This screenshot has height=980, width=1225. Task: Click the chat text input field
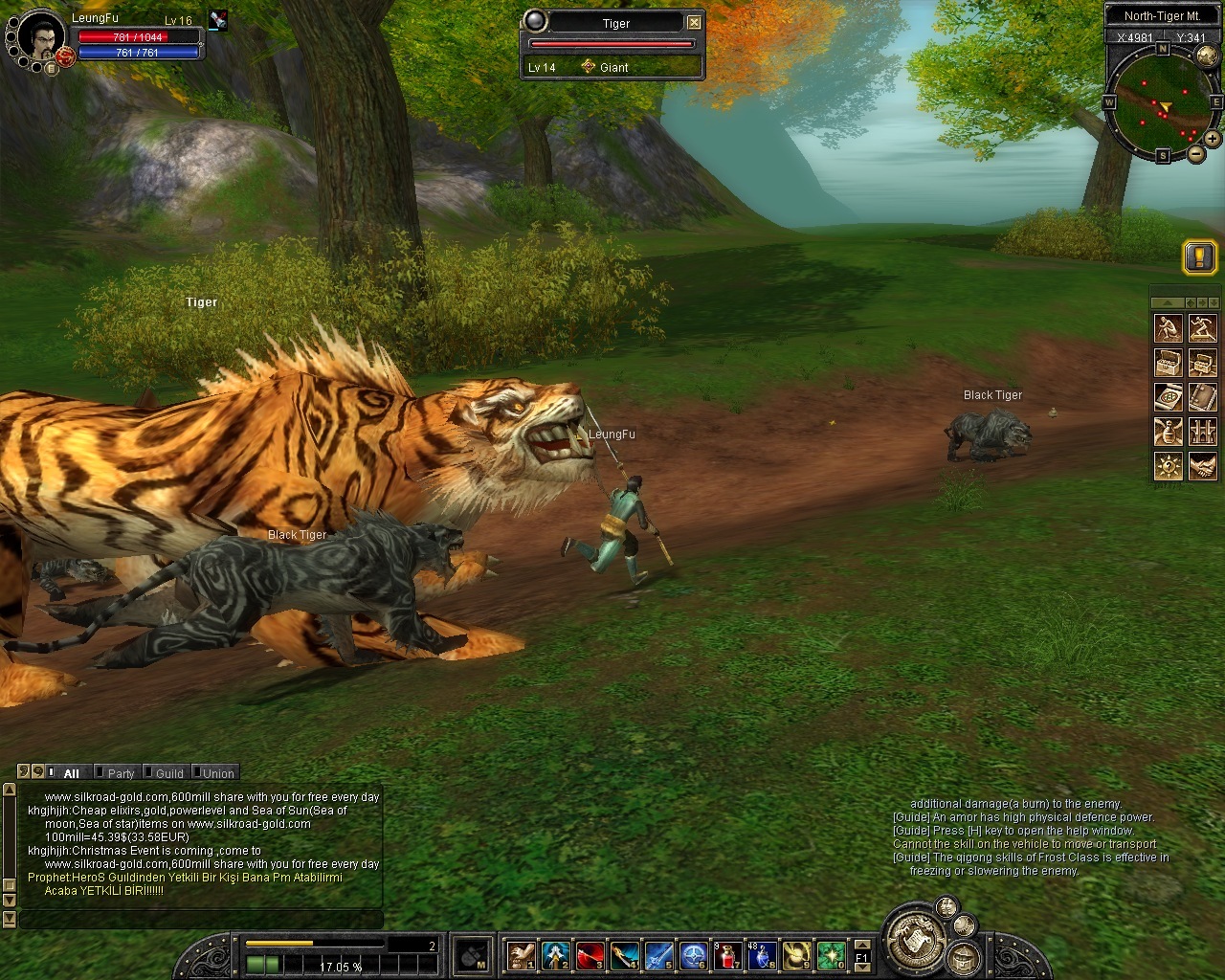click(201, 920)
